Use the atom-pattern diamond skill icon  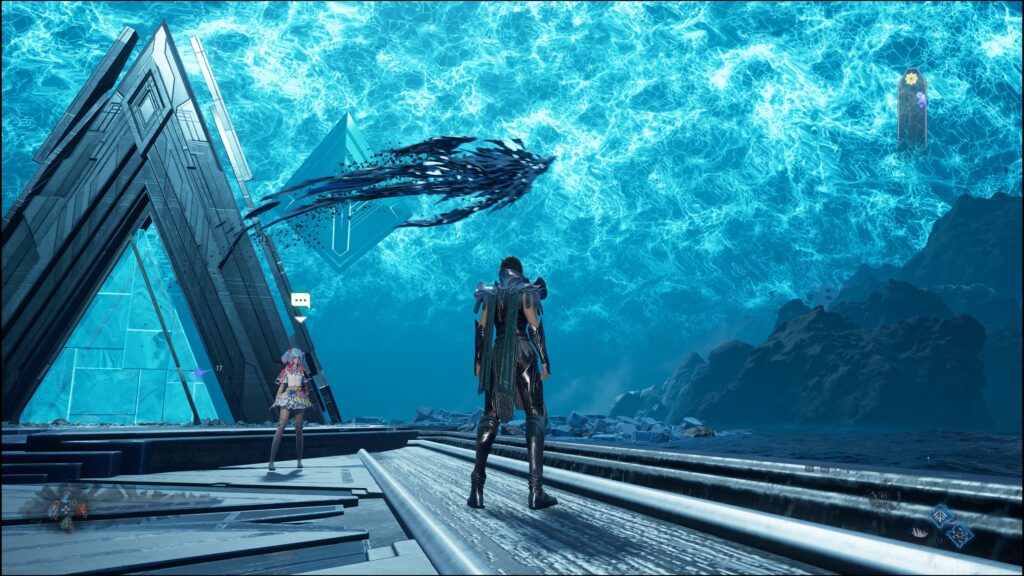[959, 535]
